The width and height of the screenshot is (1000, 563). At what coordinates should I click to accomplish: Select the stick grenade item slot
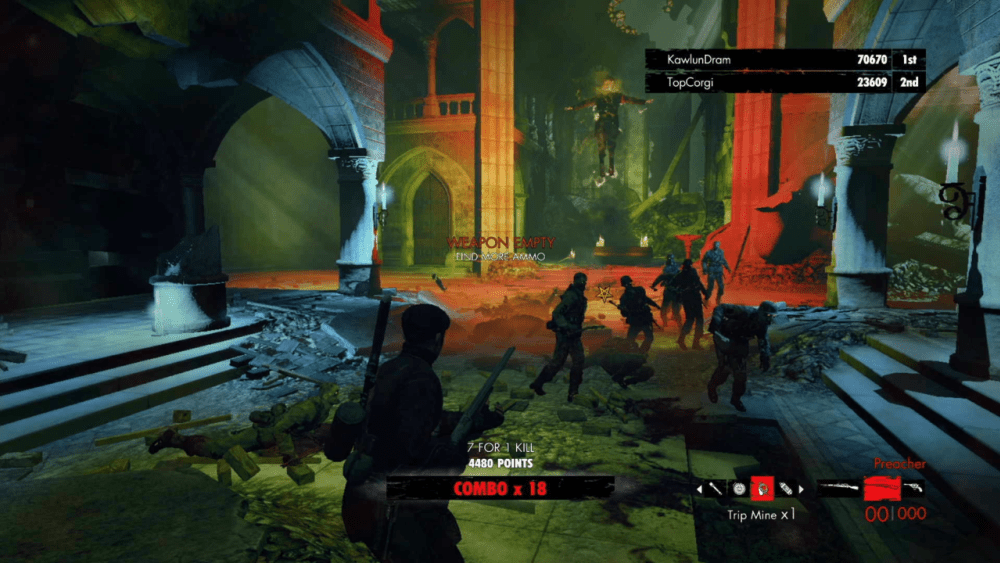[716, 489]
